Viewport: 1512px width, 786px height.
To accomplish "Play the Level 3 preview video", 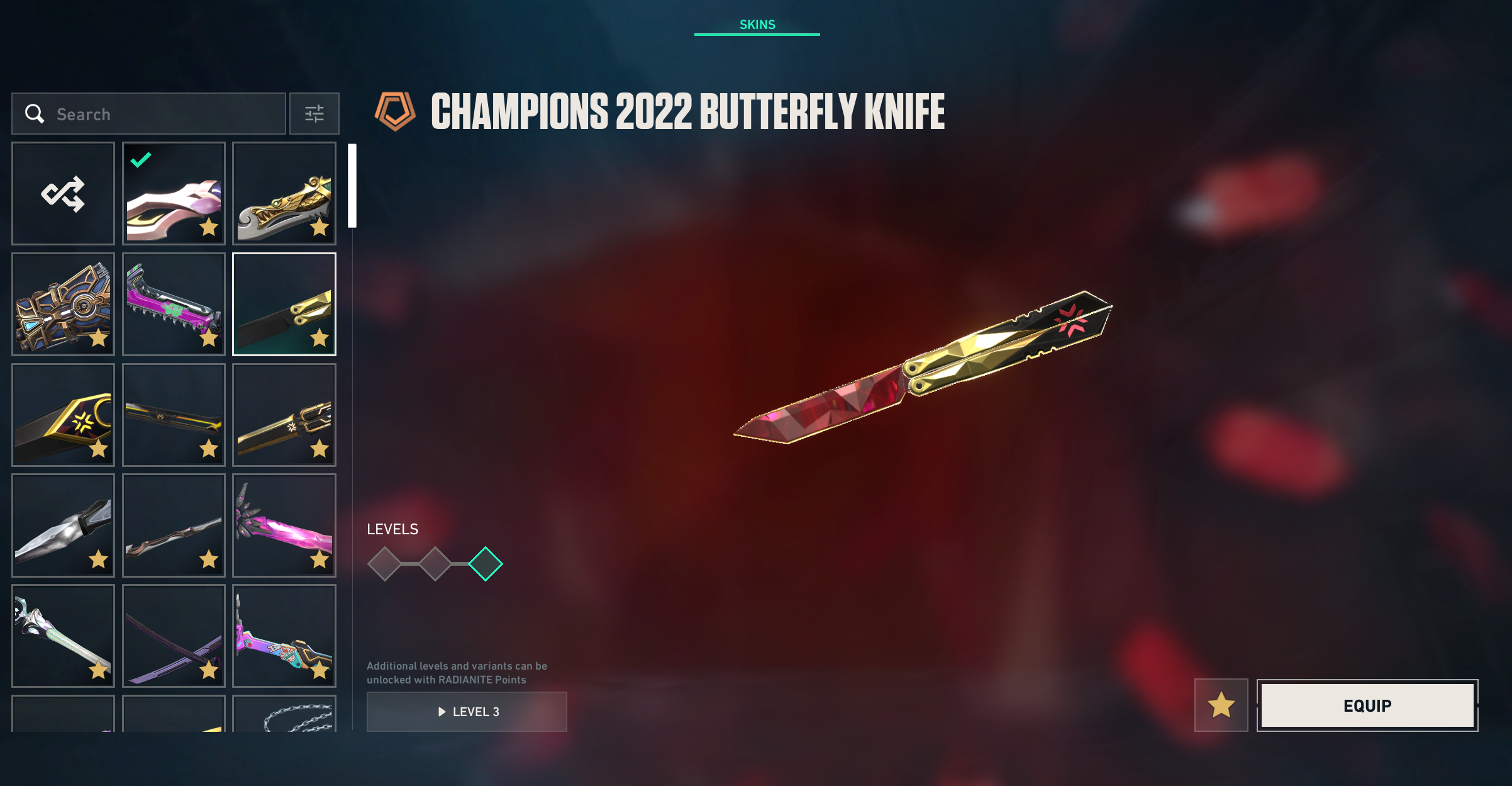I will click(x=467, y=712).
